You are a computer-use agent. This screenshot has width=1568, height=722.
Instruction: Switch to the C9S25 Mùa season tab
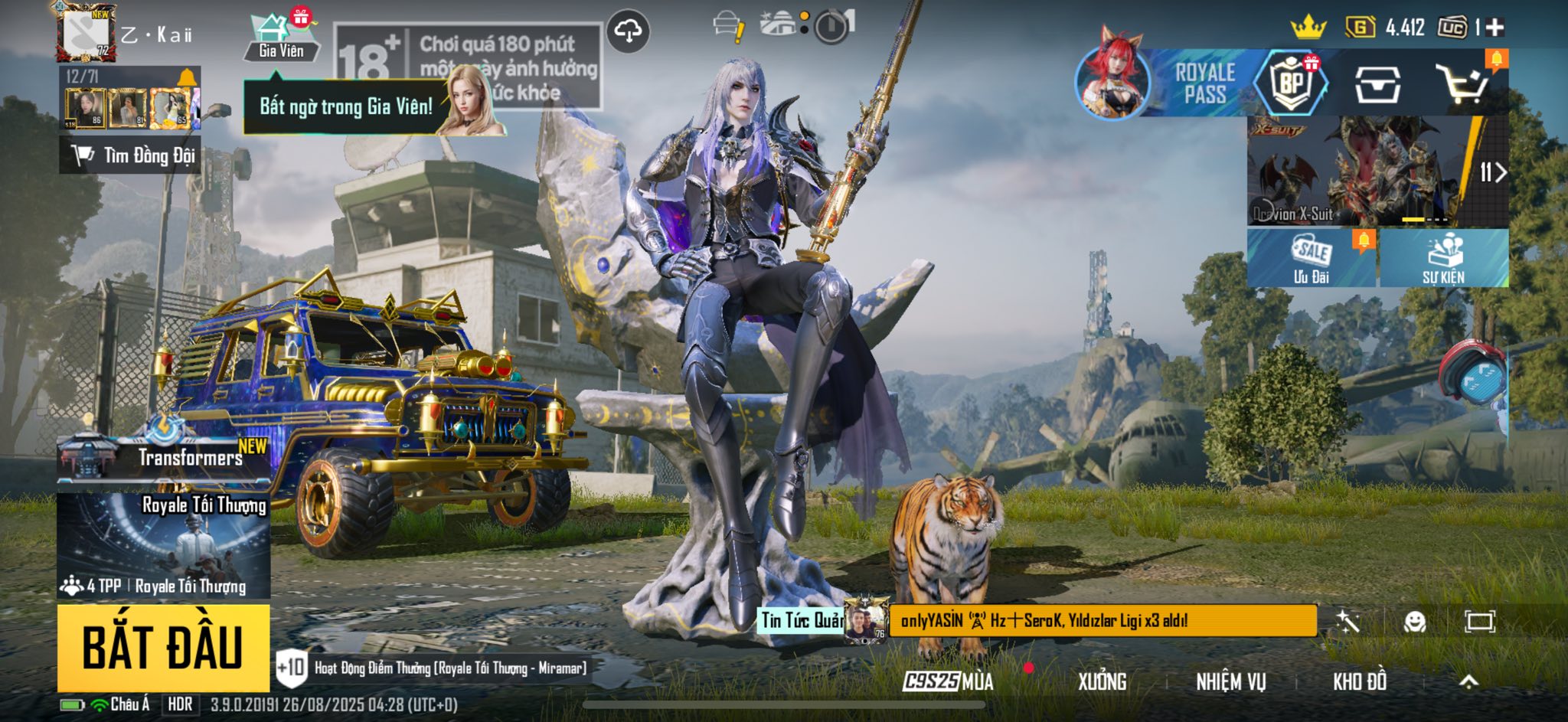click(x=948, y=681)
